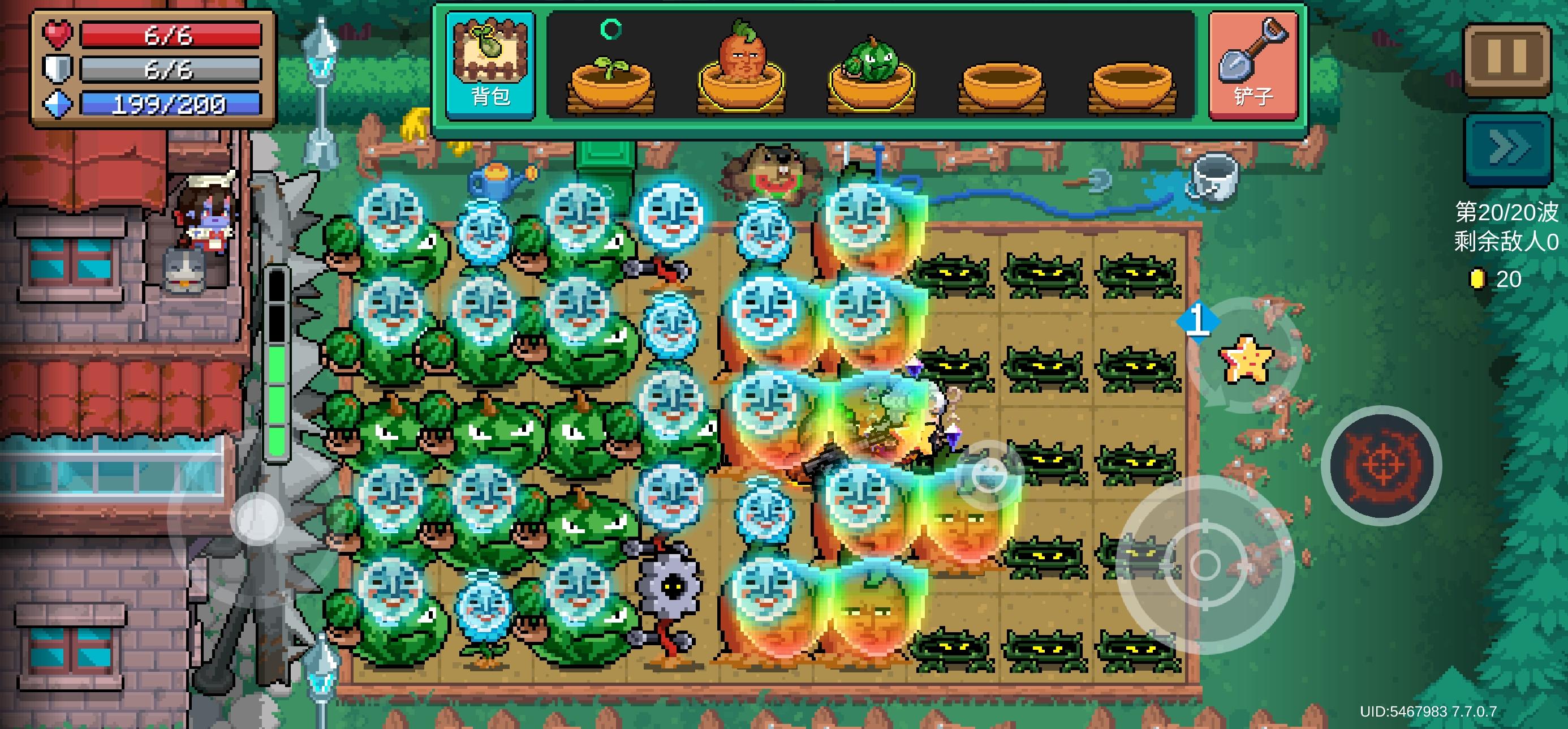Click the heart icon beside the health bar
This screenshot has width=1568, height=729.
pos(58,34)
